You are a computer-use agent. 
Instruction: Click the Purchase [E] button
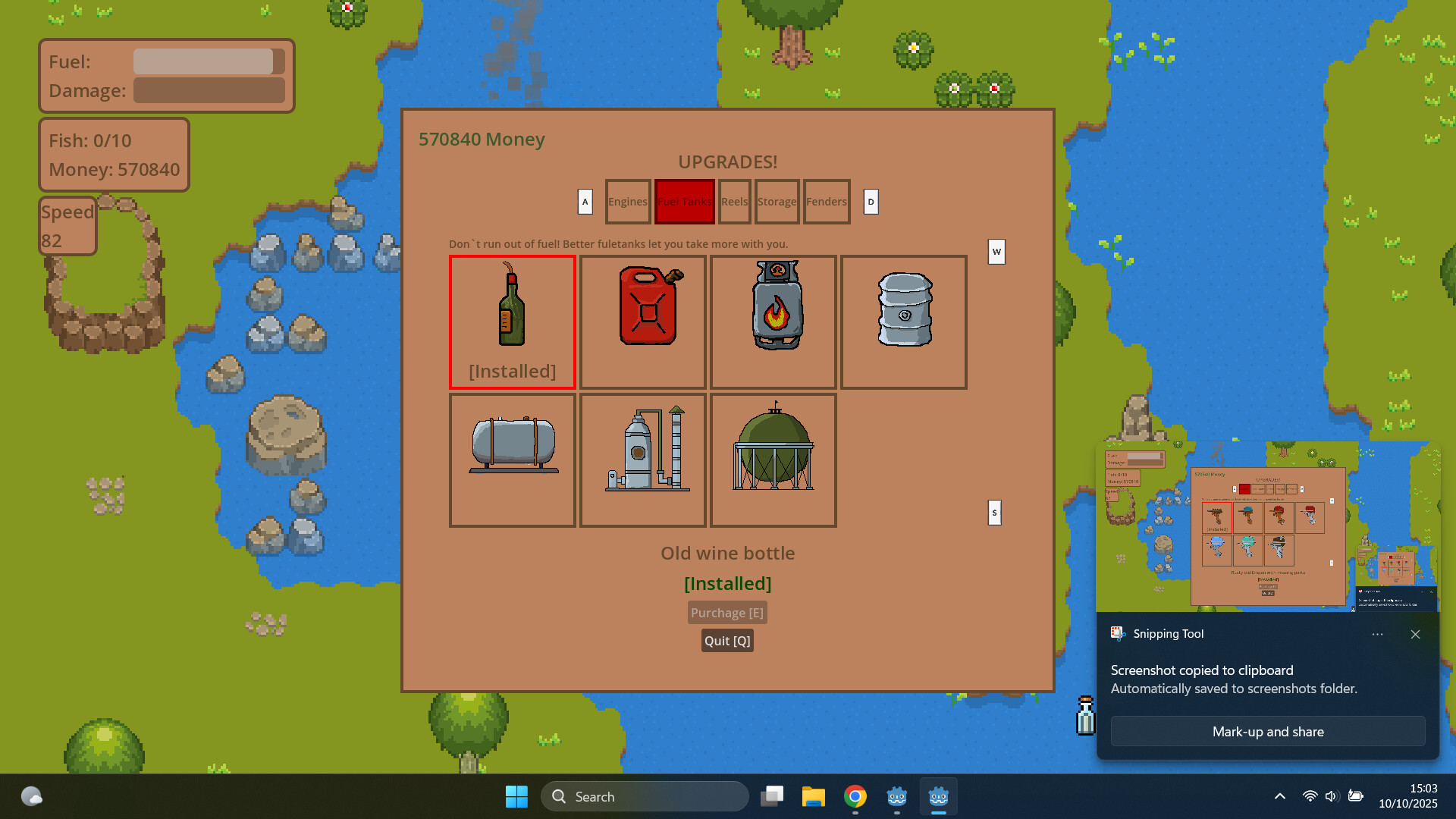[727, 612]
